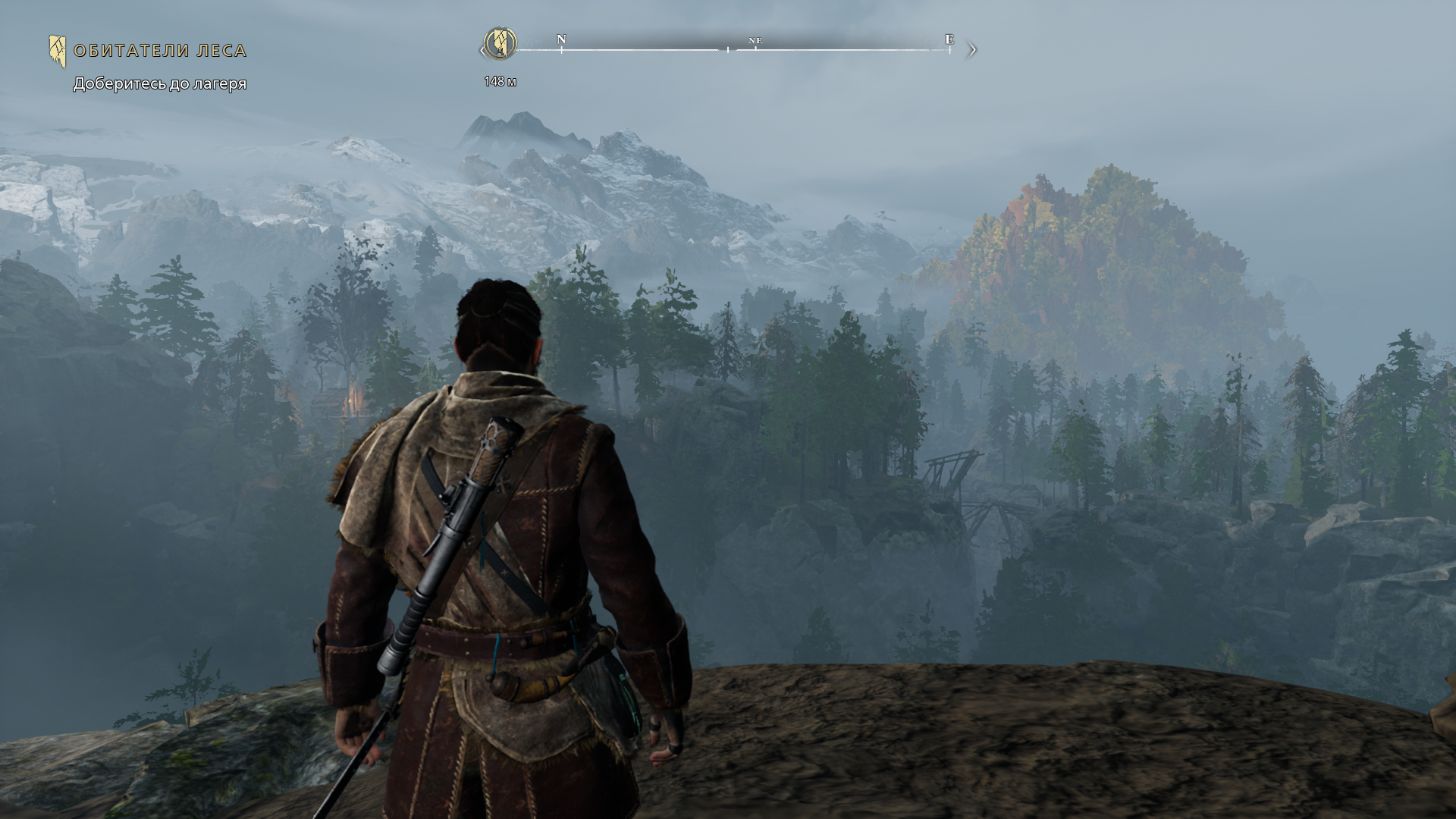Image resolution: width=1456 pixels, height=819 pixels.
Task: Click the quest marker icon on compass
Action: click(x=500, y=43)
